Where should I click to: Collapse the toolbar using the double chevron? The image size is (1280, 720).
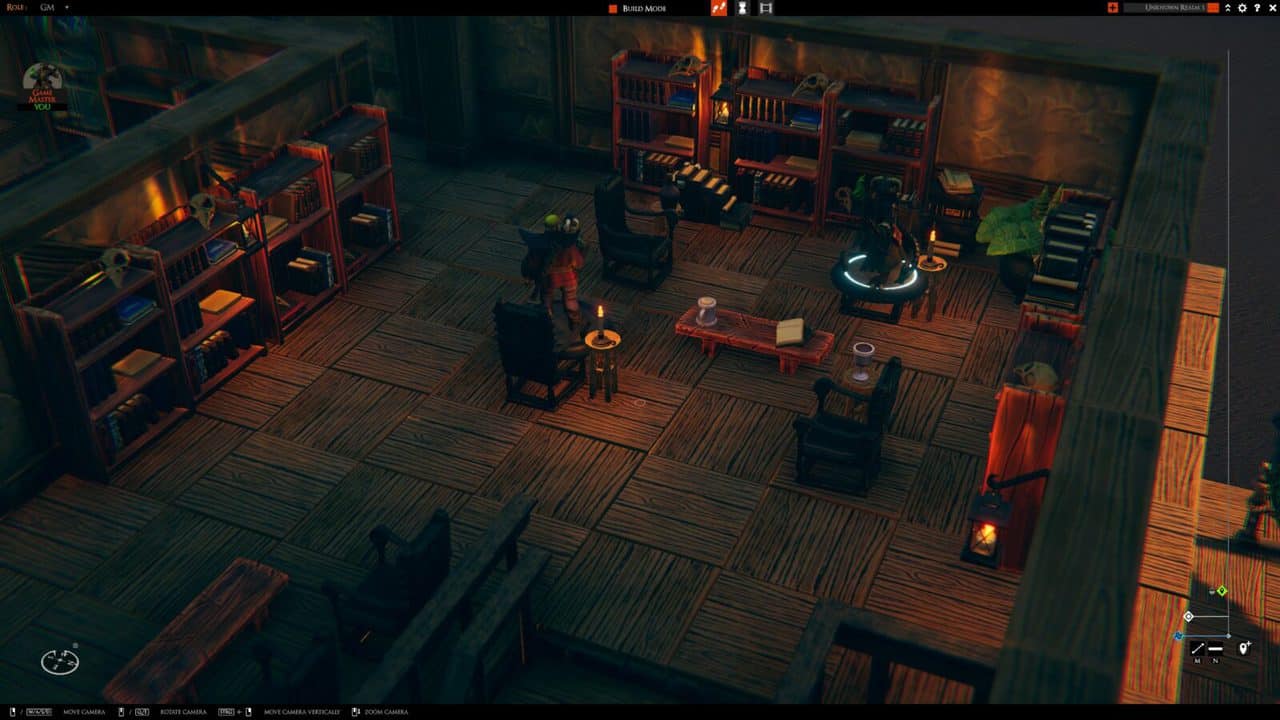coord(1227,7)
